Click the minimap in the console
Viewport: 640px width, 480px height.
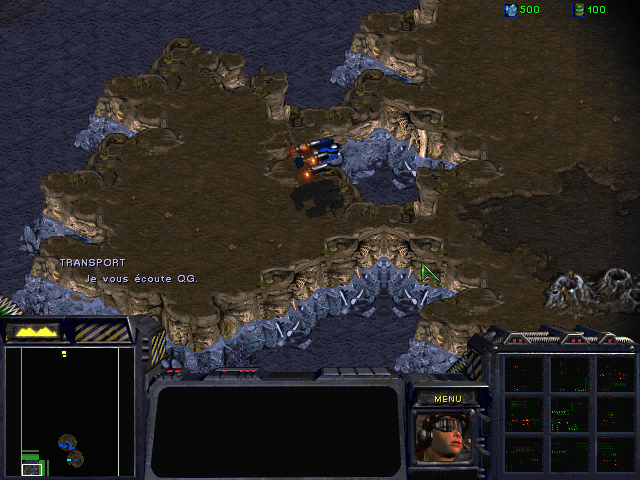click(69, 411)
